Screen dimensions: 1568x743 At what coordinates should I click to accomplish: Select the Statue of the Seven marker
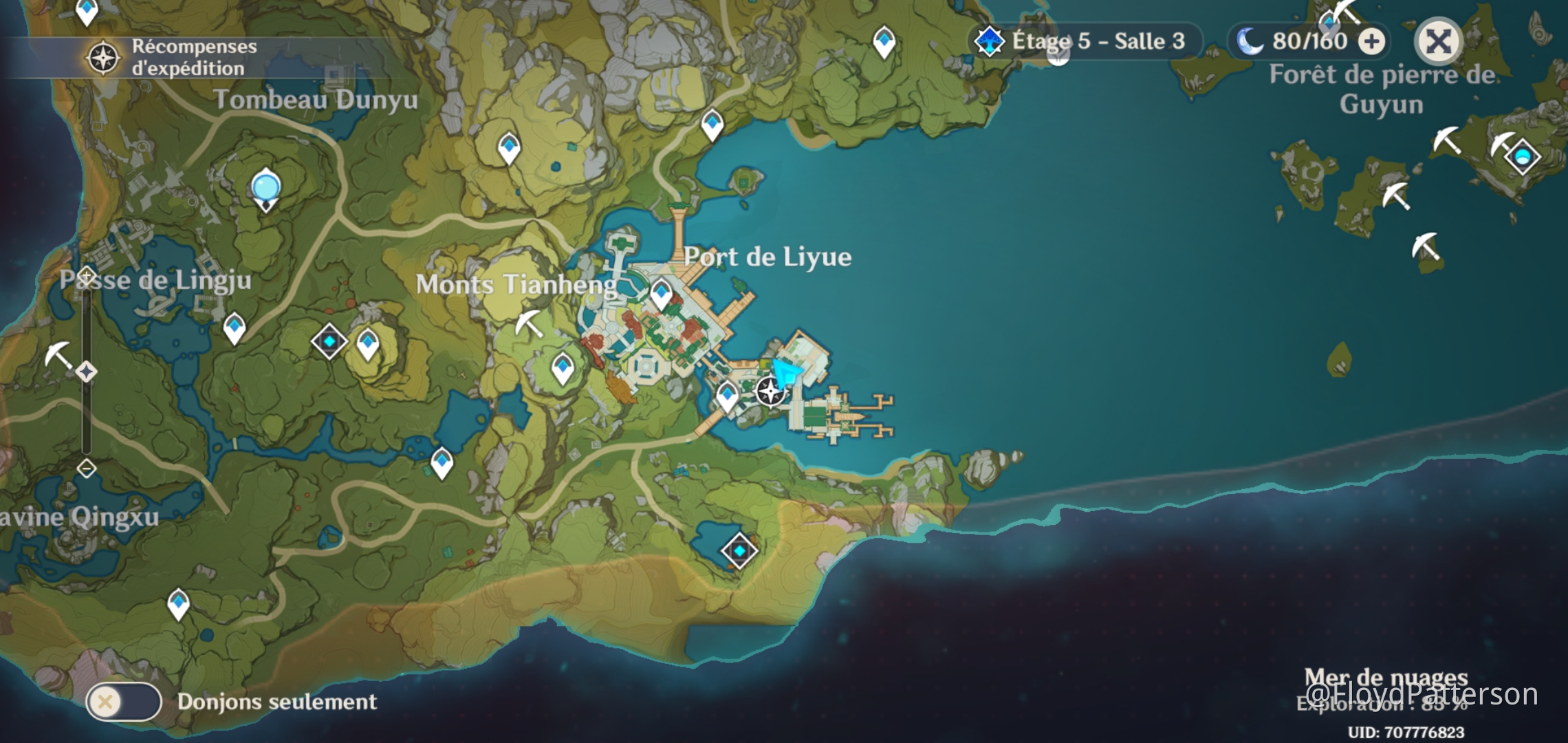(266, 189)
